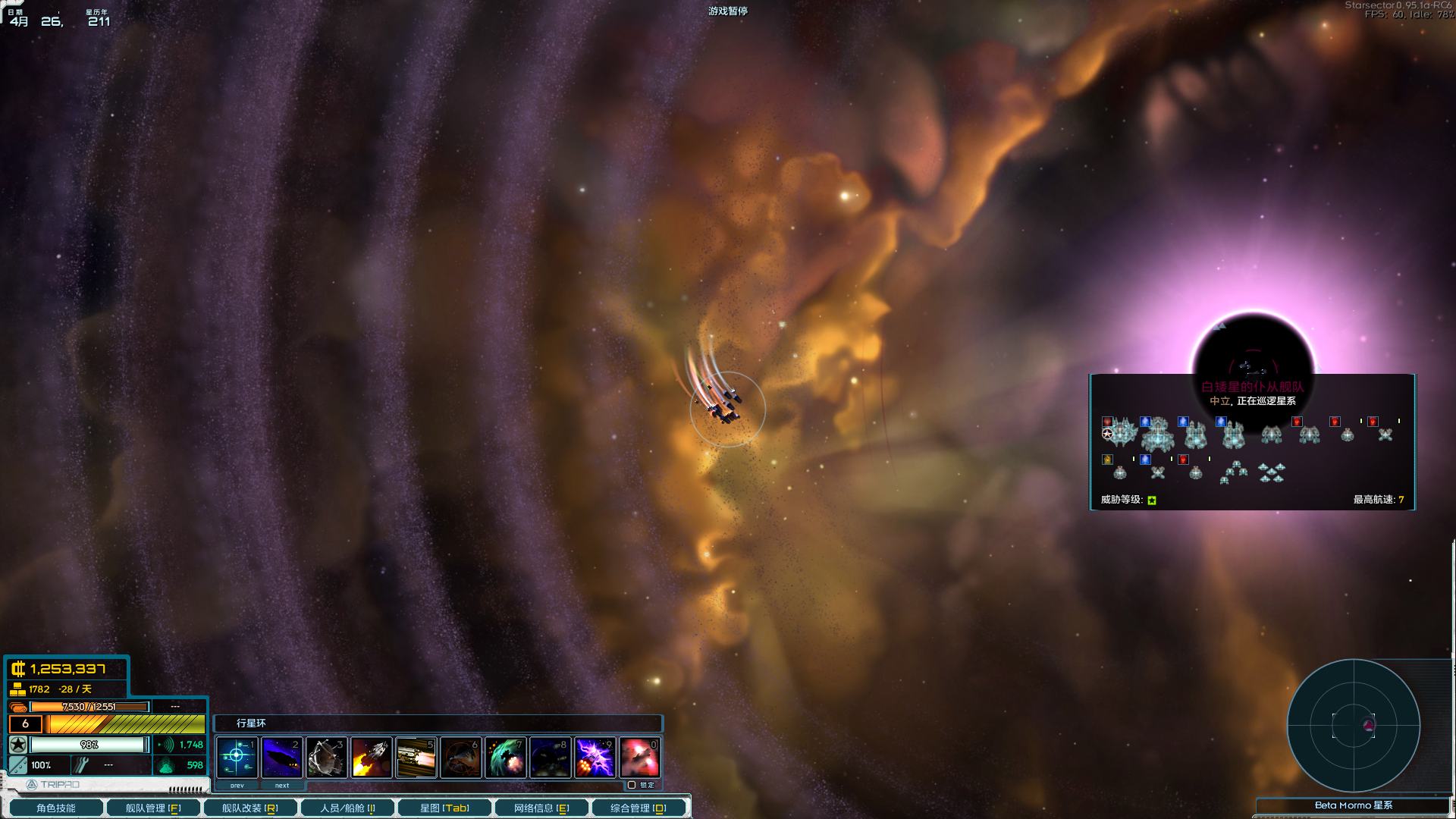Activate Sustained Burn in ability slot 4
The height and width of the screenshot is (819, 1456).
click(x=371, y=756)
